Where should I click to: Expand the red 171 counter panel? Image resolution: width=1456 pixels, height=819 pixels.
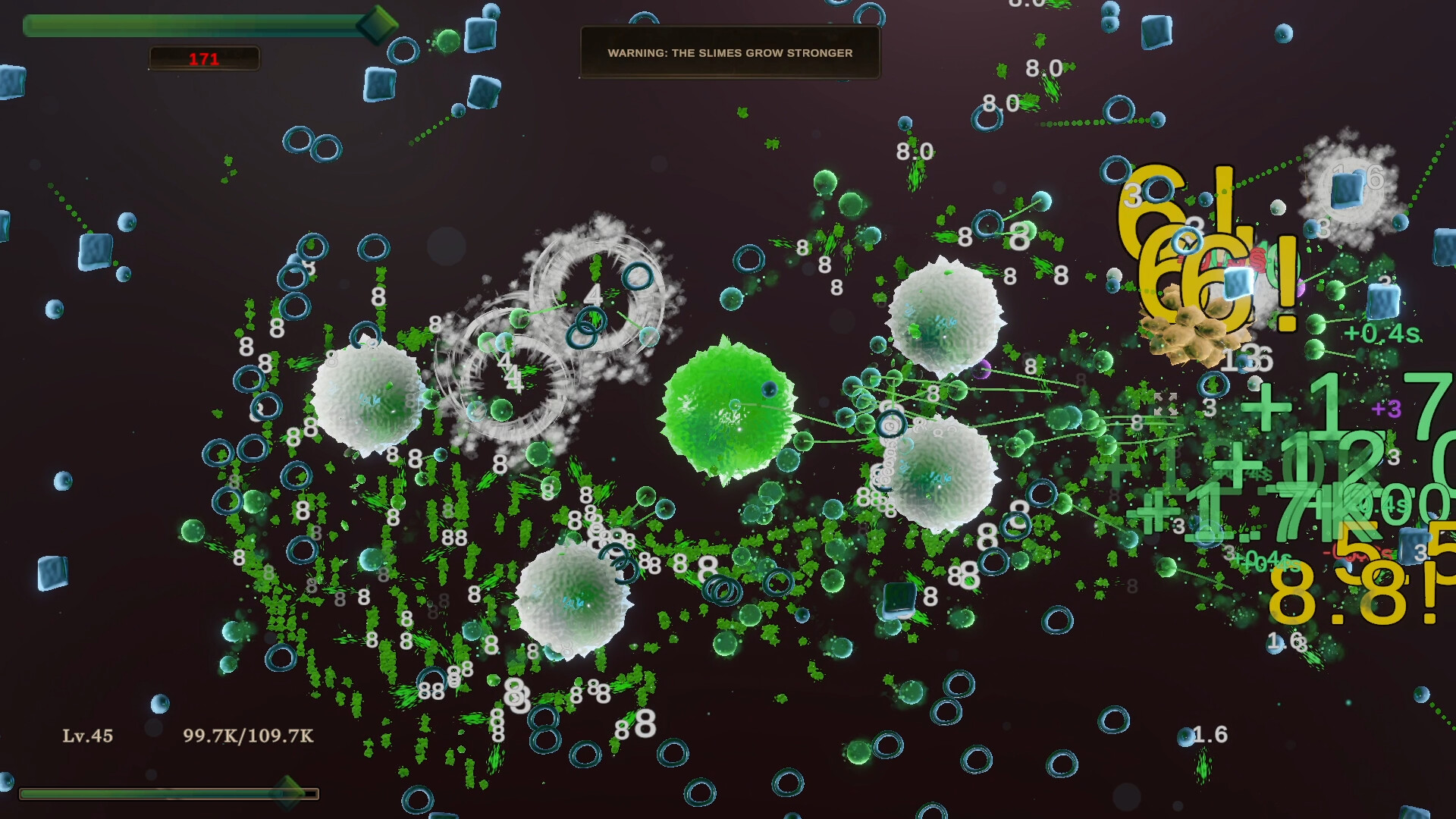(x=205, y=58)
